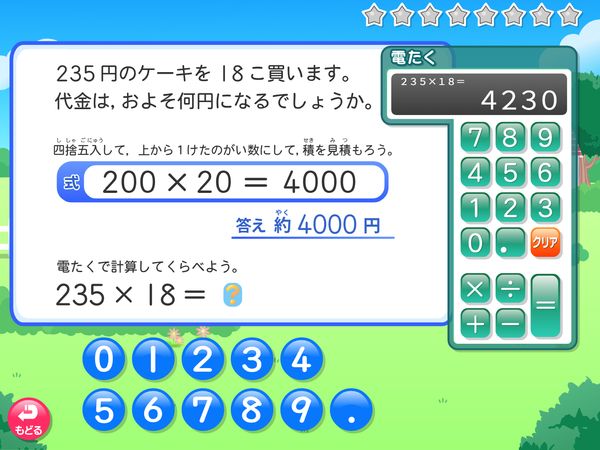This screenshot has height=450, width=600.
Task: Select the calculator's multiply key
Action: coord(476,290)
